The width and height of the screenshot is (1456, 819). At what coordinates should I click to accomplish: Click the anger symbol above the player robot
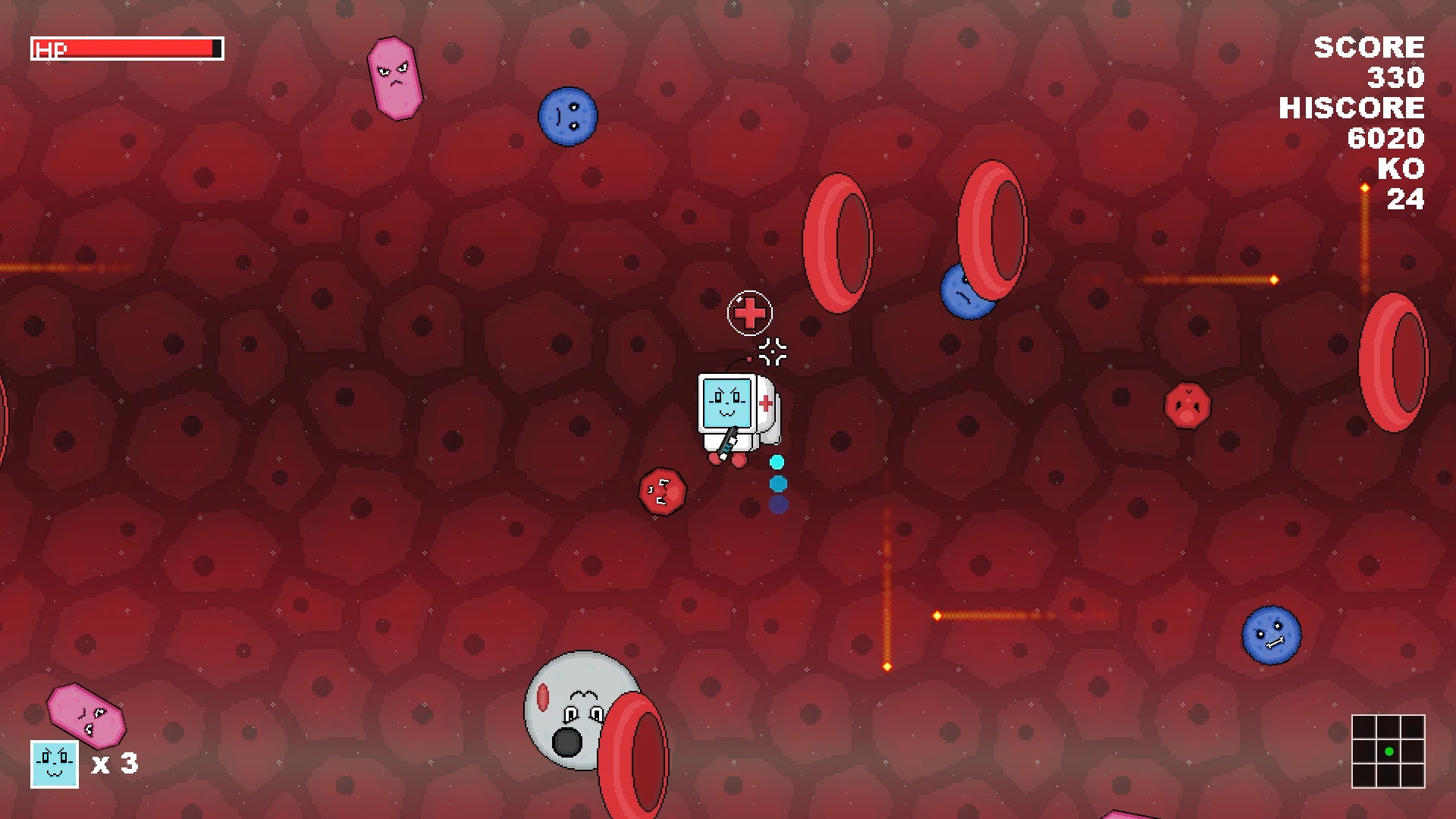[x=775, y=349]
